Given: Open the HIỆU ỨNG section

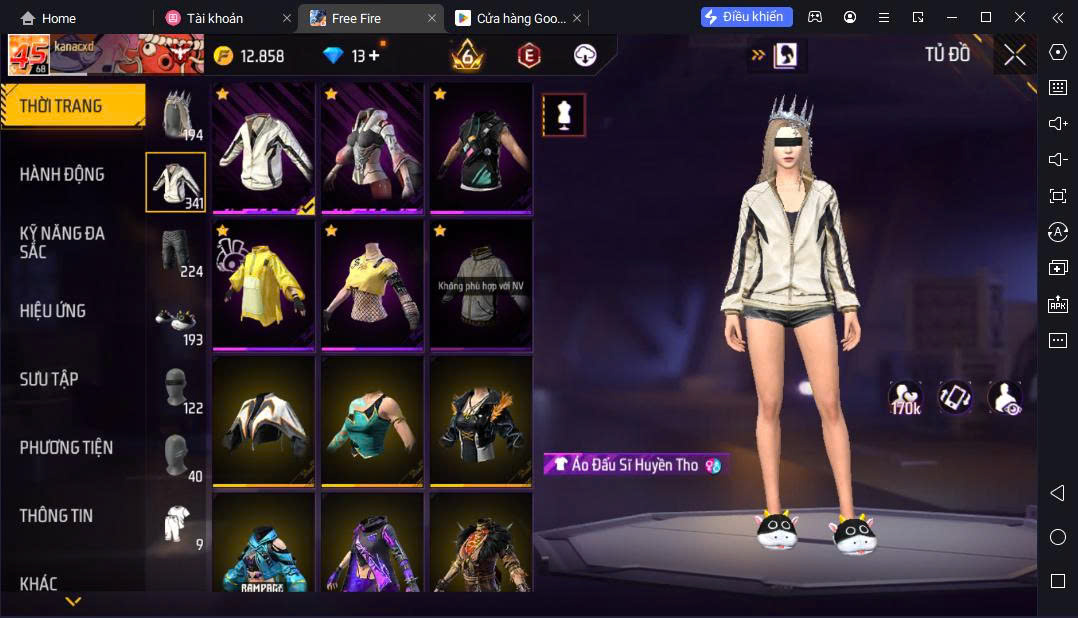Looking at the screenshot, I should (53, 311).
